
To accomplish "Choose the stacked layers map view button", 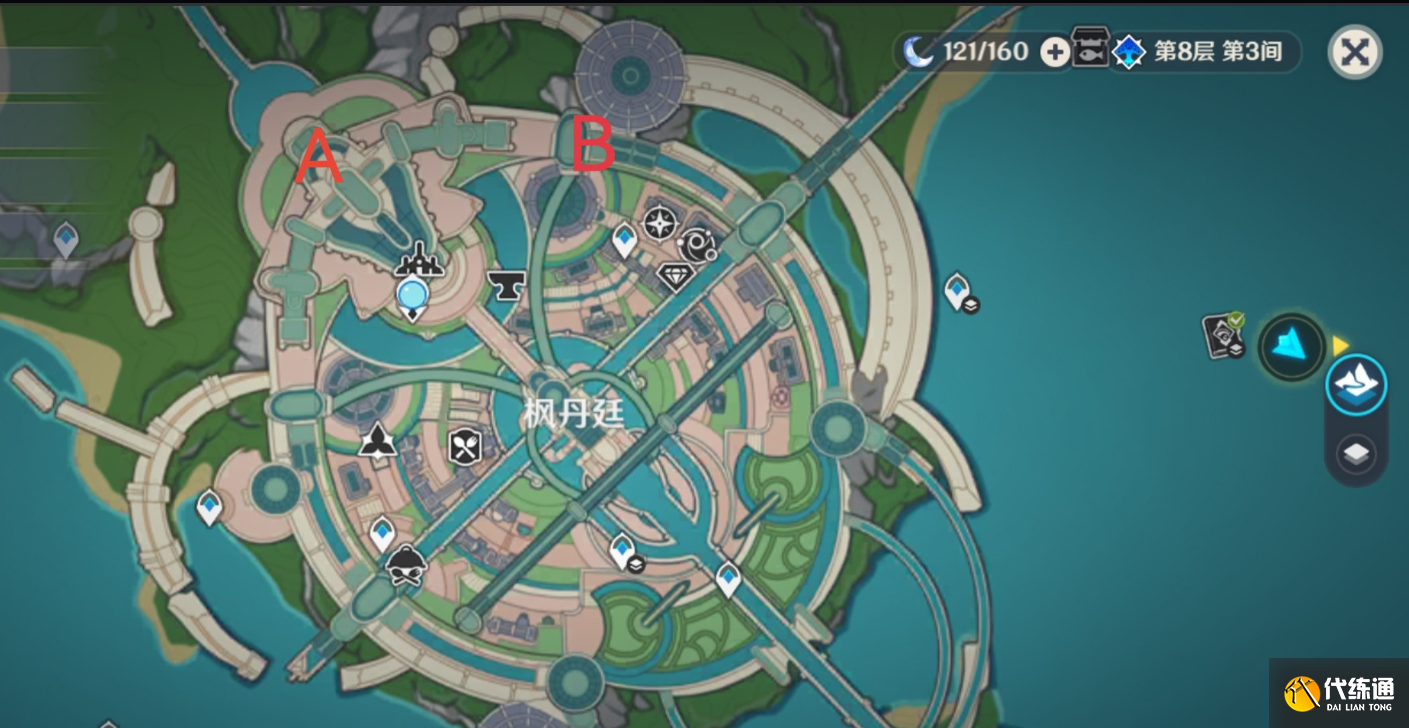I will (x=1356, y=454).
